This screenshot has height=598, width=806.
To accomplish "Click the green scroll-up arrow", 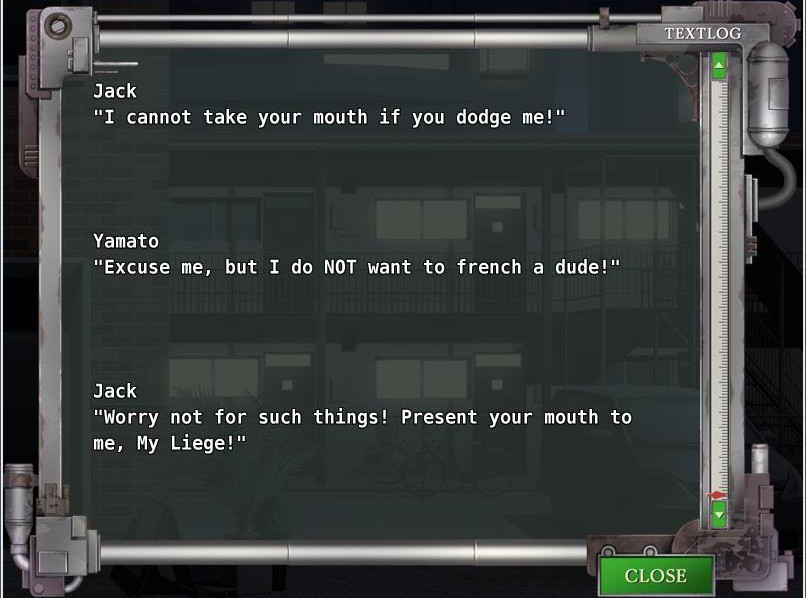I will 718,69.
